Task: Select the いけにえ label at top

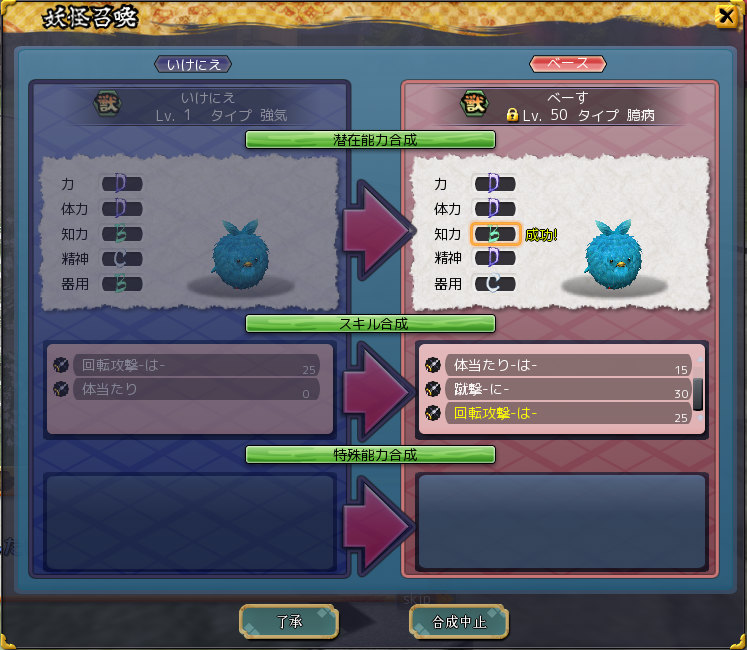Action: click(x=193, y=64)
